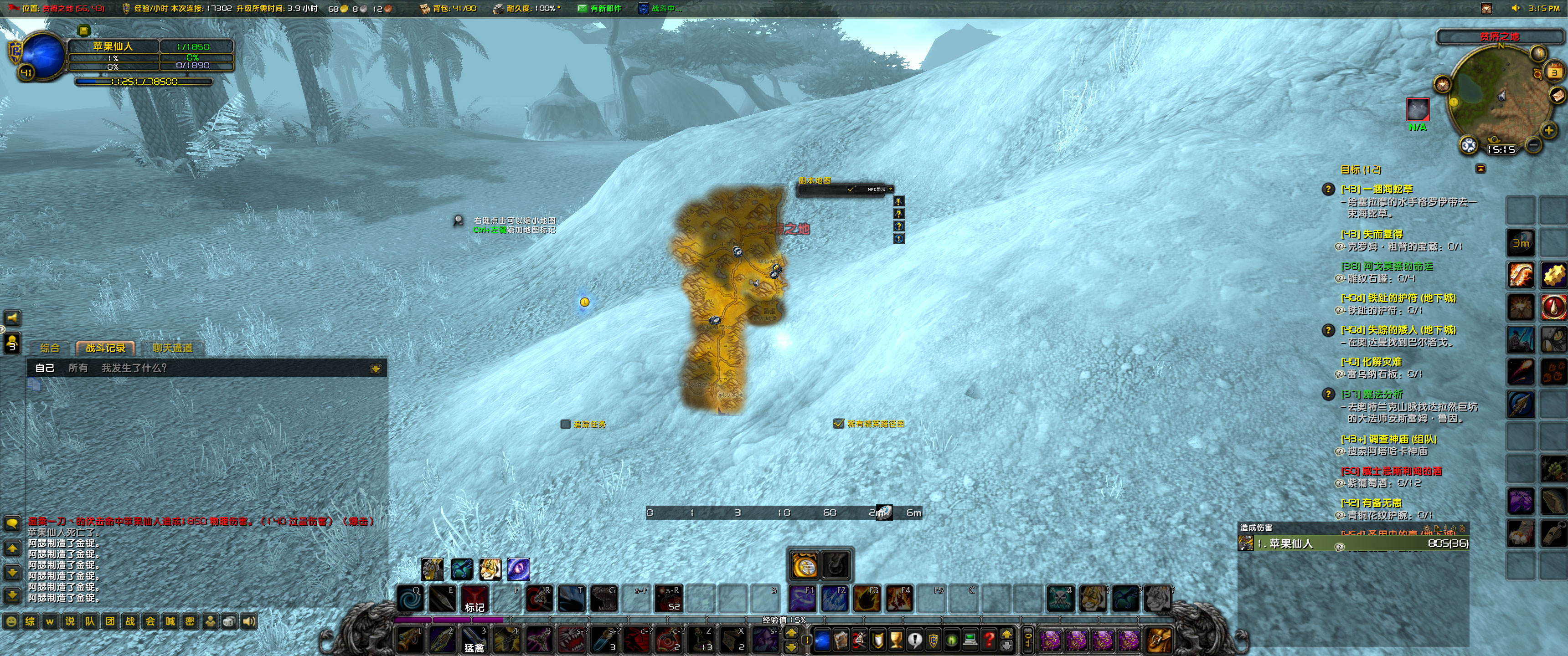
Task: Open the NPC显示 dropdown arrow
Action: pos(891,189)
